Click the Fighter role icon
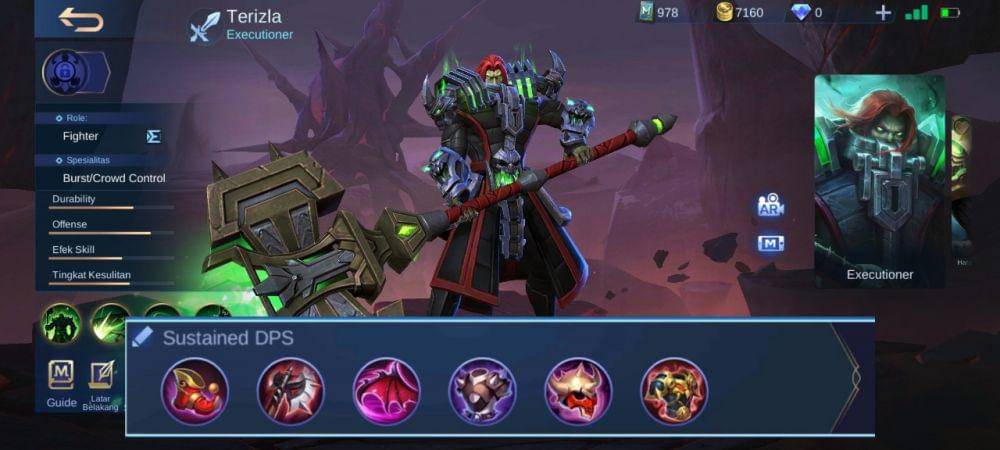 [x=153, y=136]
